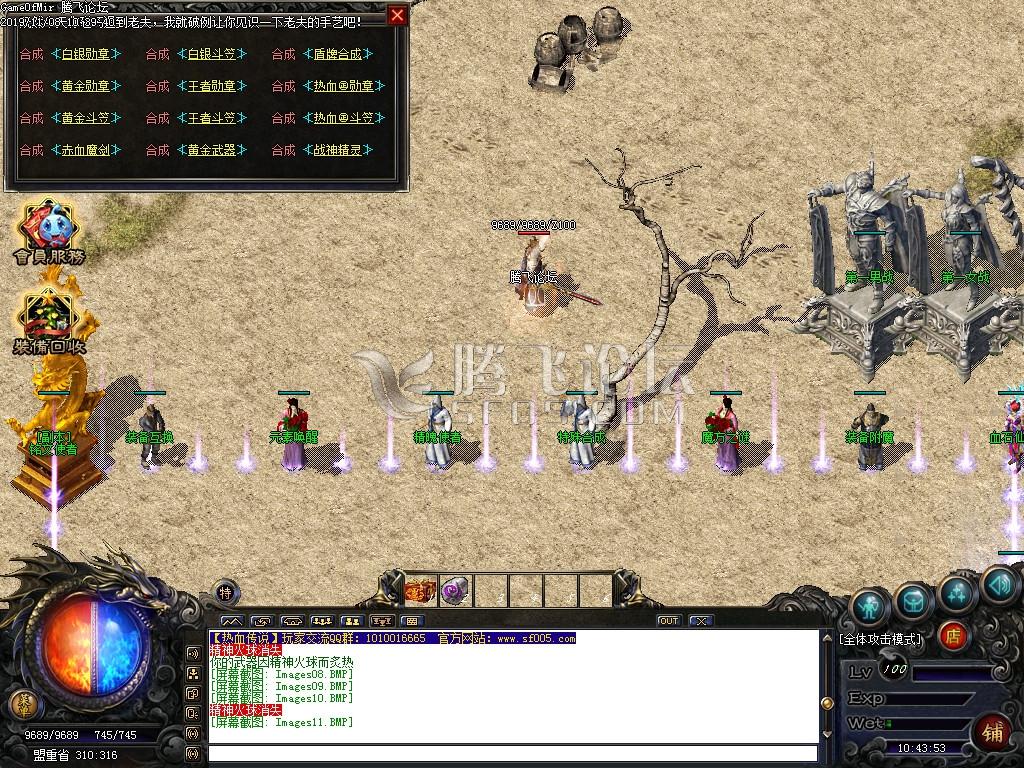Open the shop with the red 店 button
The image size is (1024, 768).
(954, 635)
